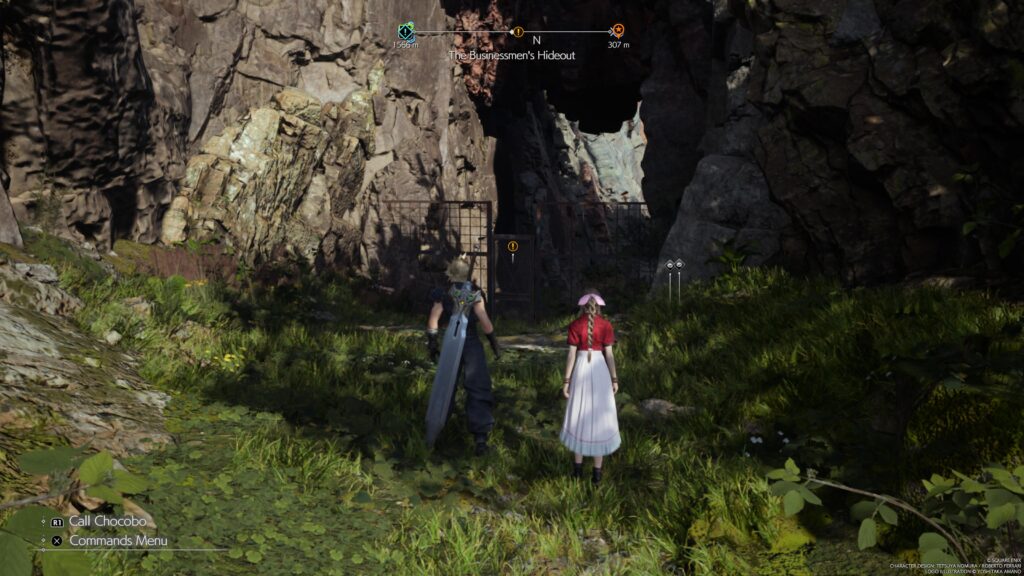Click the orange star marker on the compass
The height and width of the screenshot is (576, 1024).
click(618, 30)
